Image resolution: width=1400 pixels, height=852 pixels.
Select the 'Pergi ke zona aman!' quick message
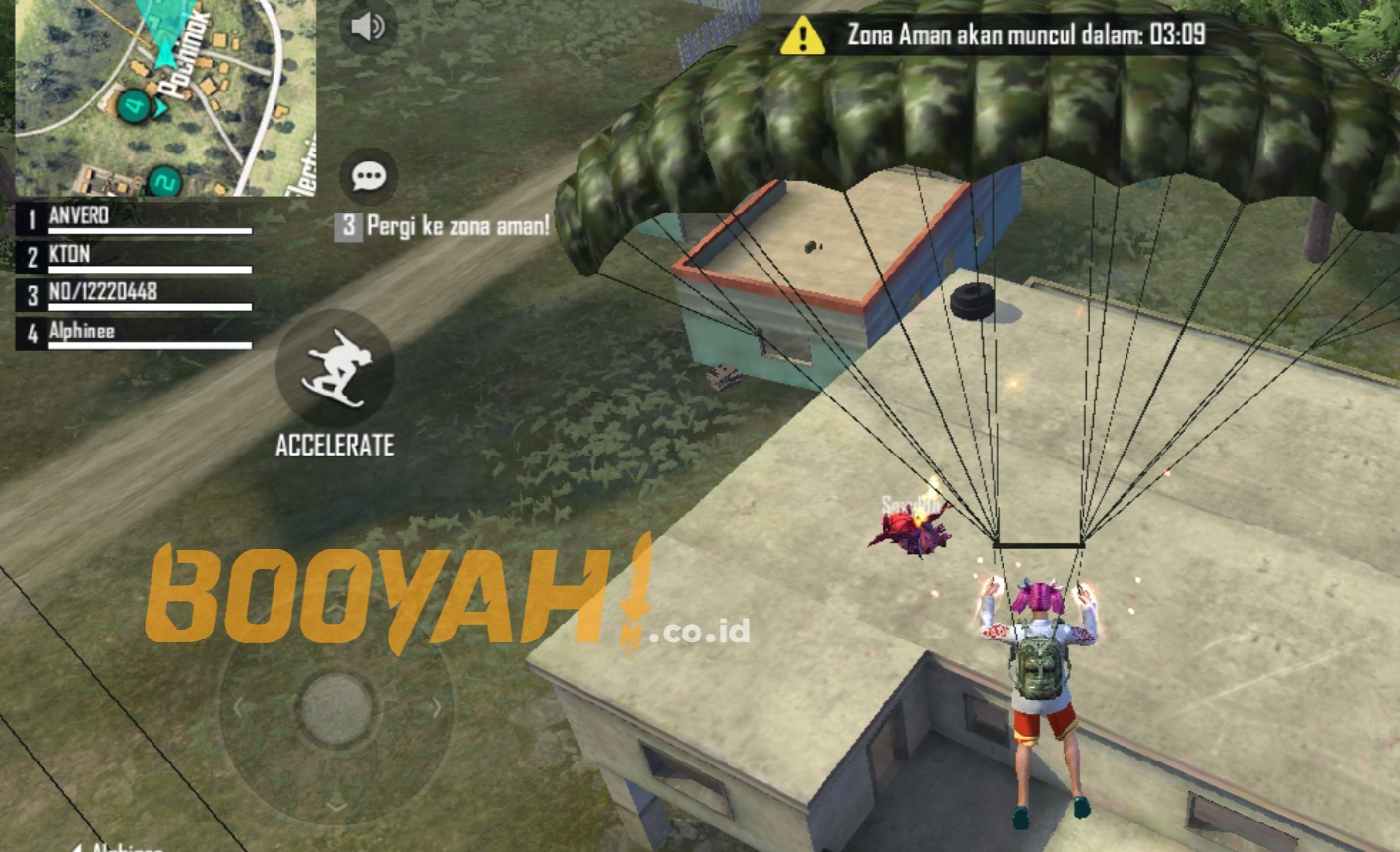(x=443, y=226)
